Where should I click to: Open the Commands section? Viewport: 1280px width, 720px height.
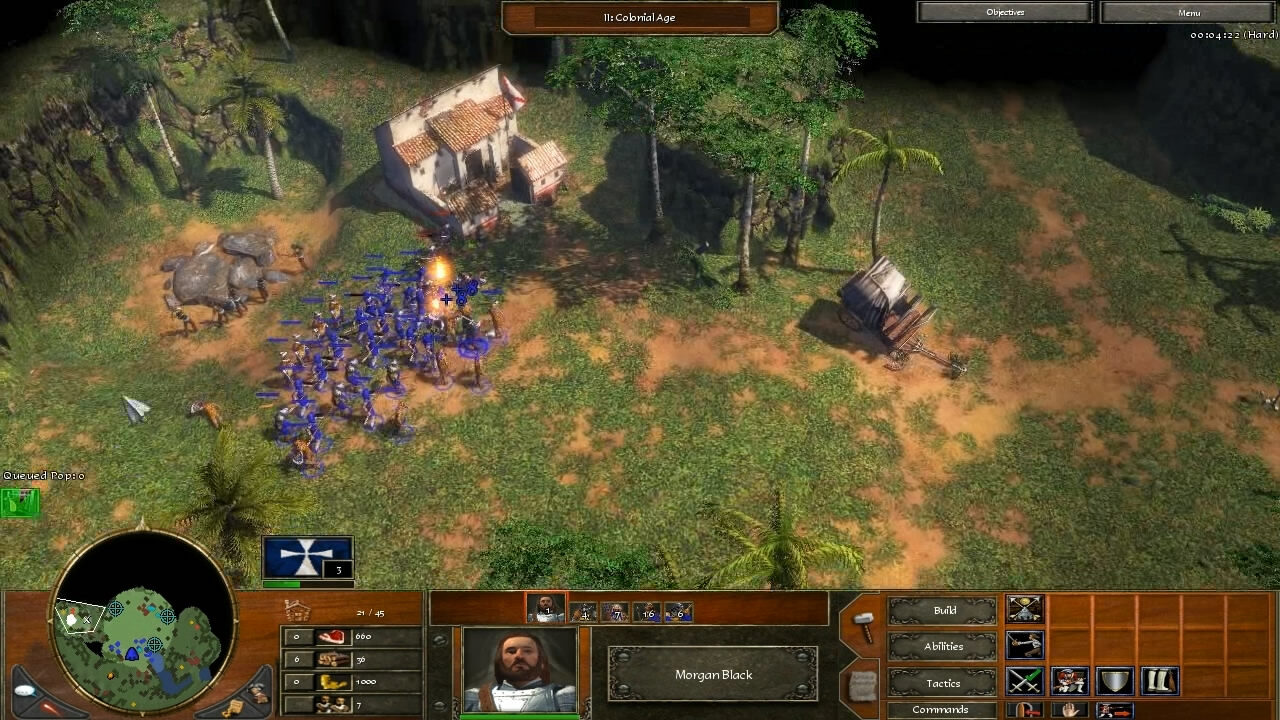941,709
